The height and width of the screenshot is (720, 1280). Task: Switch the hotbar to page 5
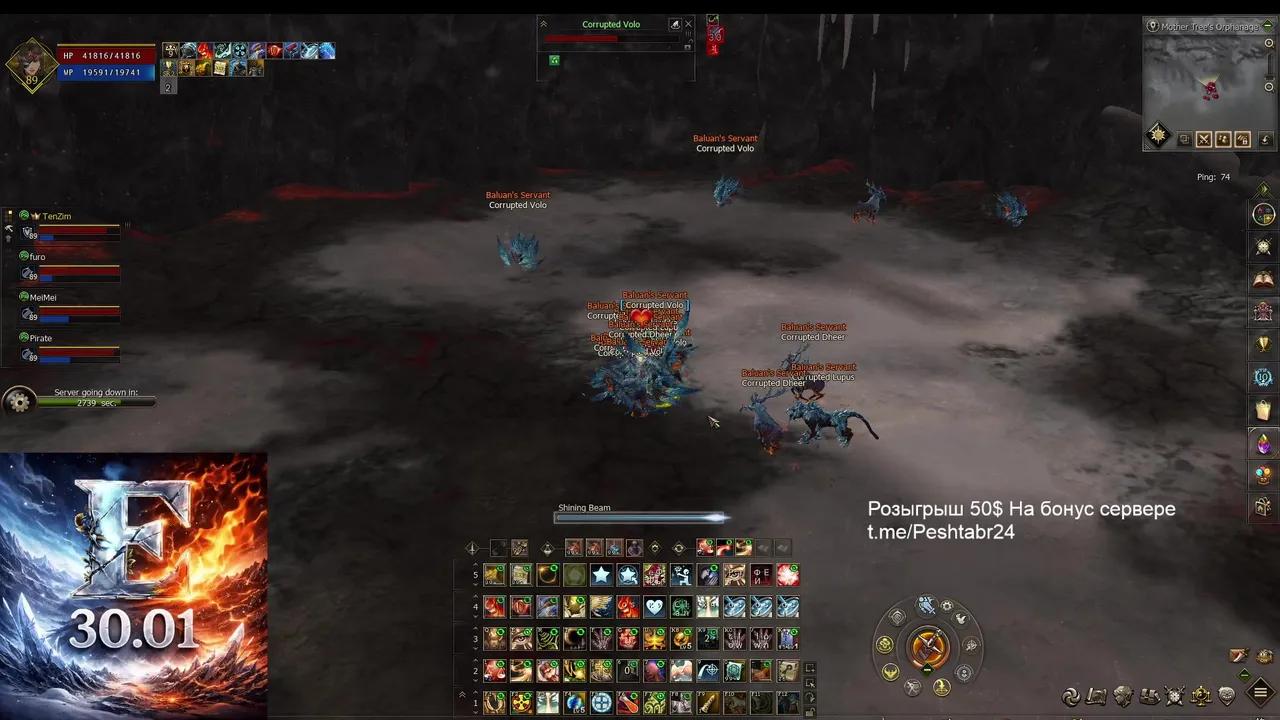tap(475, 574)
